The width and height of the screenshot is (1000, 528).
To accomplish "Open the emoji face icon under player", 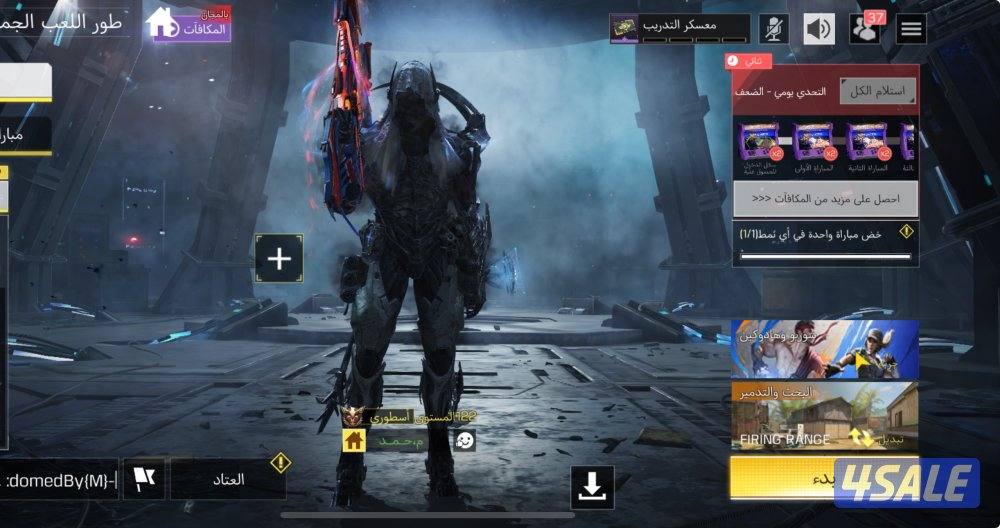I will pyautogui.click(x=465, y=441).
